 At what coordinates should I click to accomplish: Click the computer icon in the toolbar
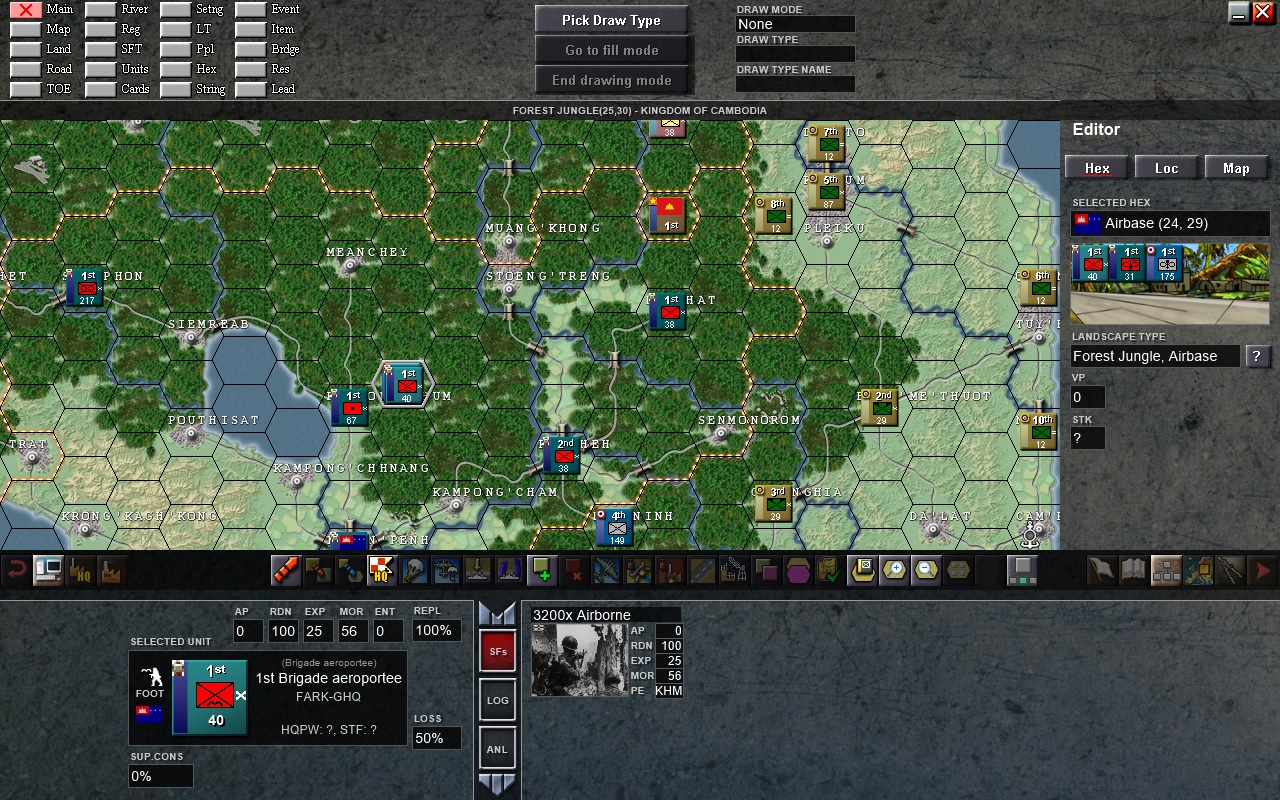(x=46, y=570)
